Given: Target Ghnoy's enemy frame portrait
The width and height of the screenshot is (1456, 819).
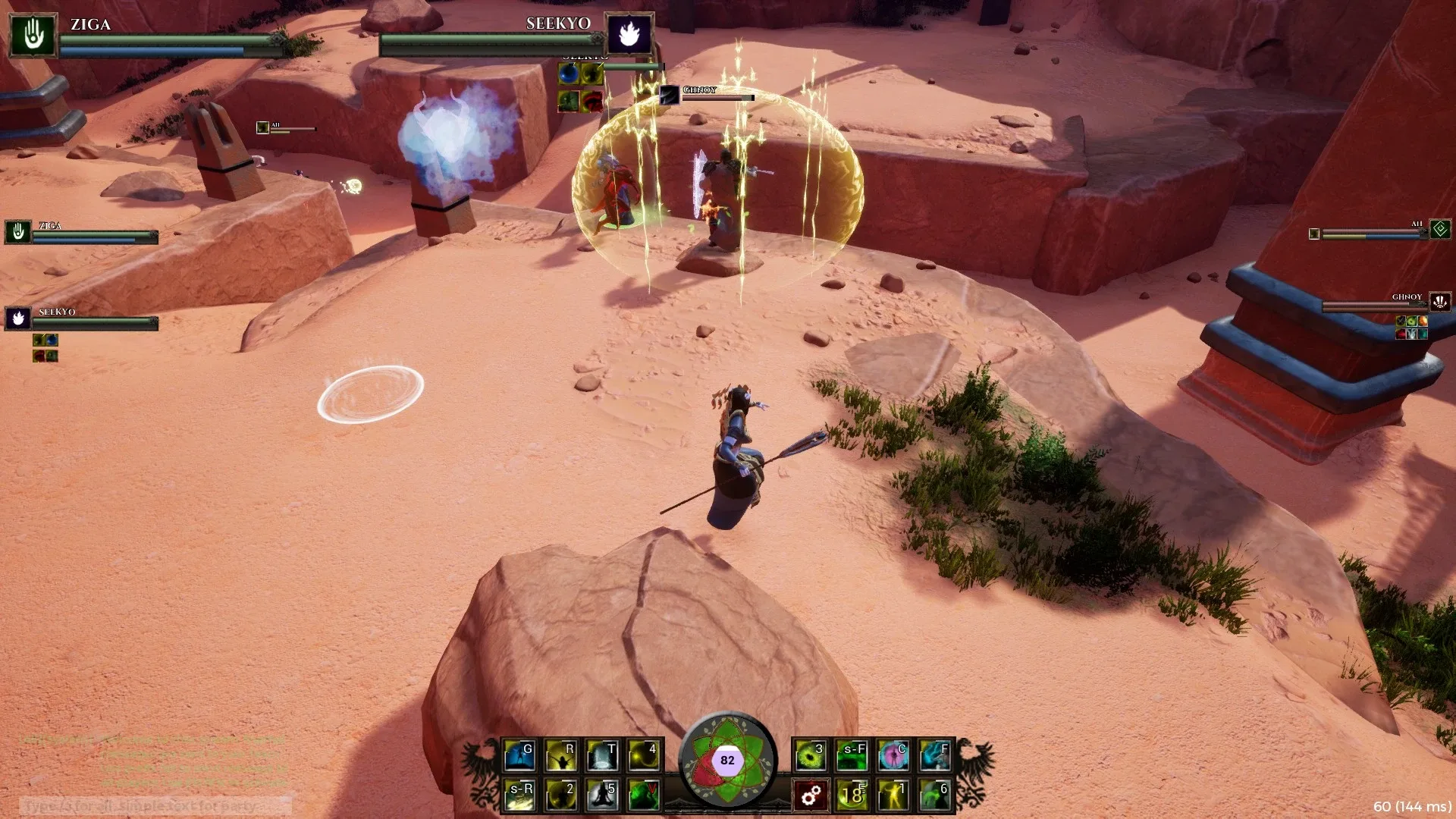Looking at the screenshot, I should (1440, 302).
